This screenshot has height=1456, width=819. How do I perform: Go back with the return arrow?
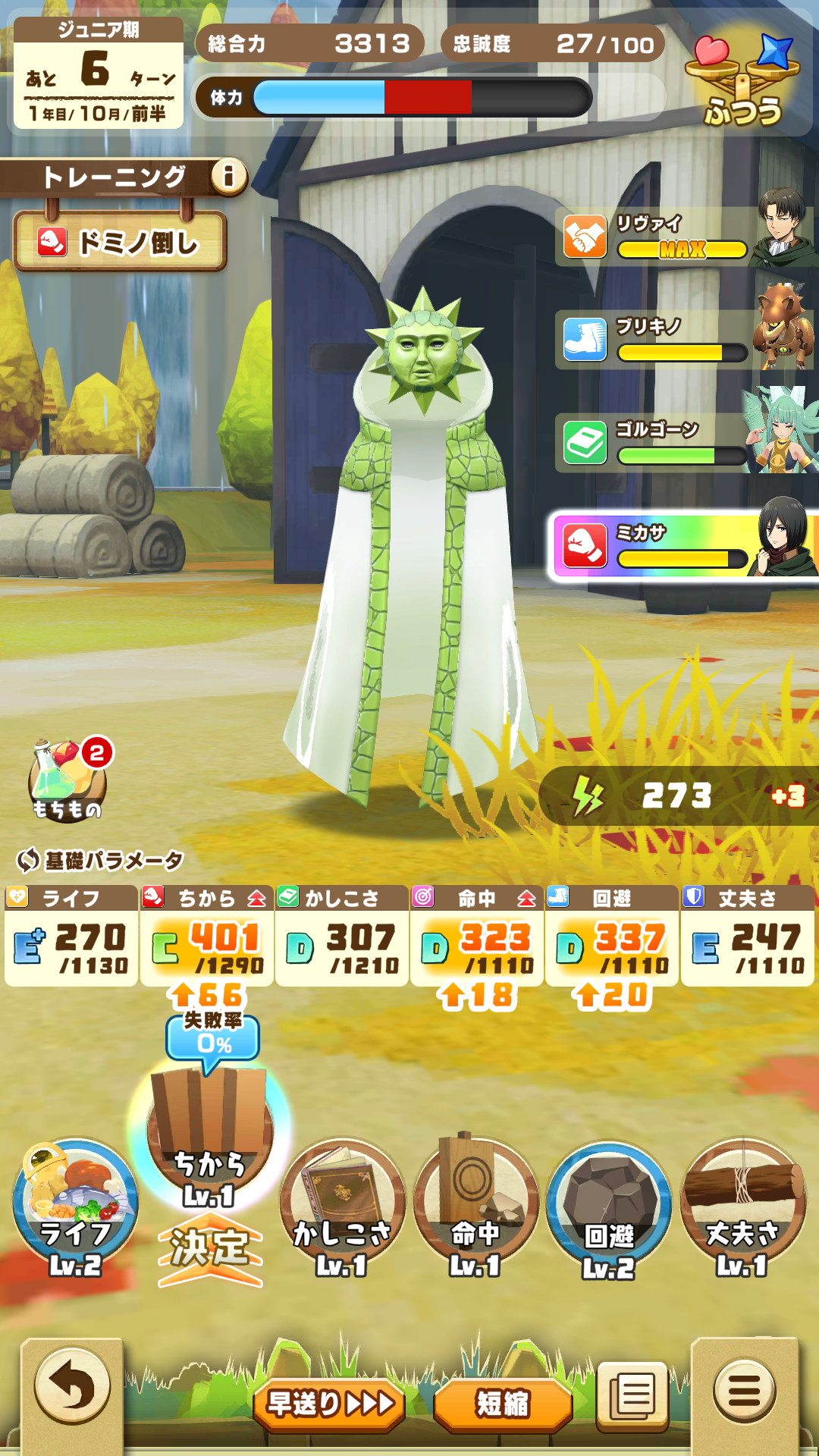[x=72, y=1387]
